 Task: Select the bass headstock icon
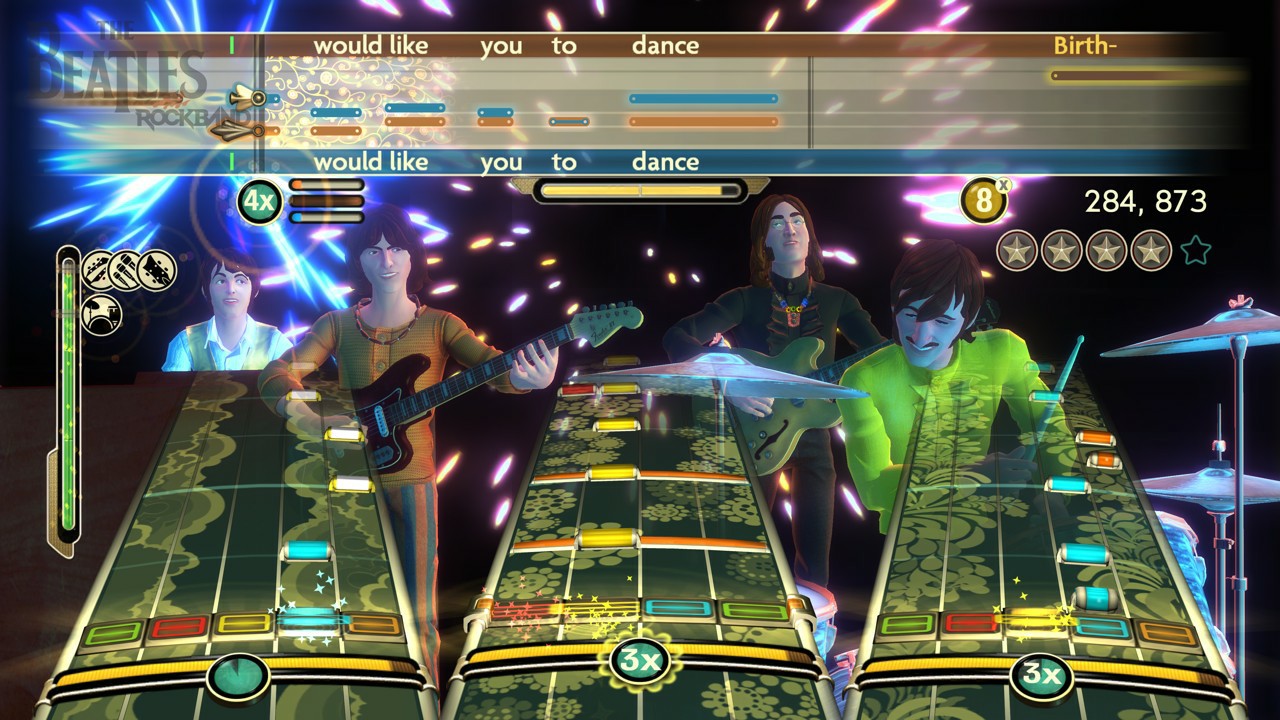[x=156, y=268]
